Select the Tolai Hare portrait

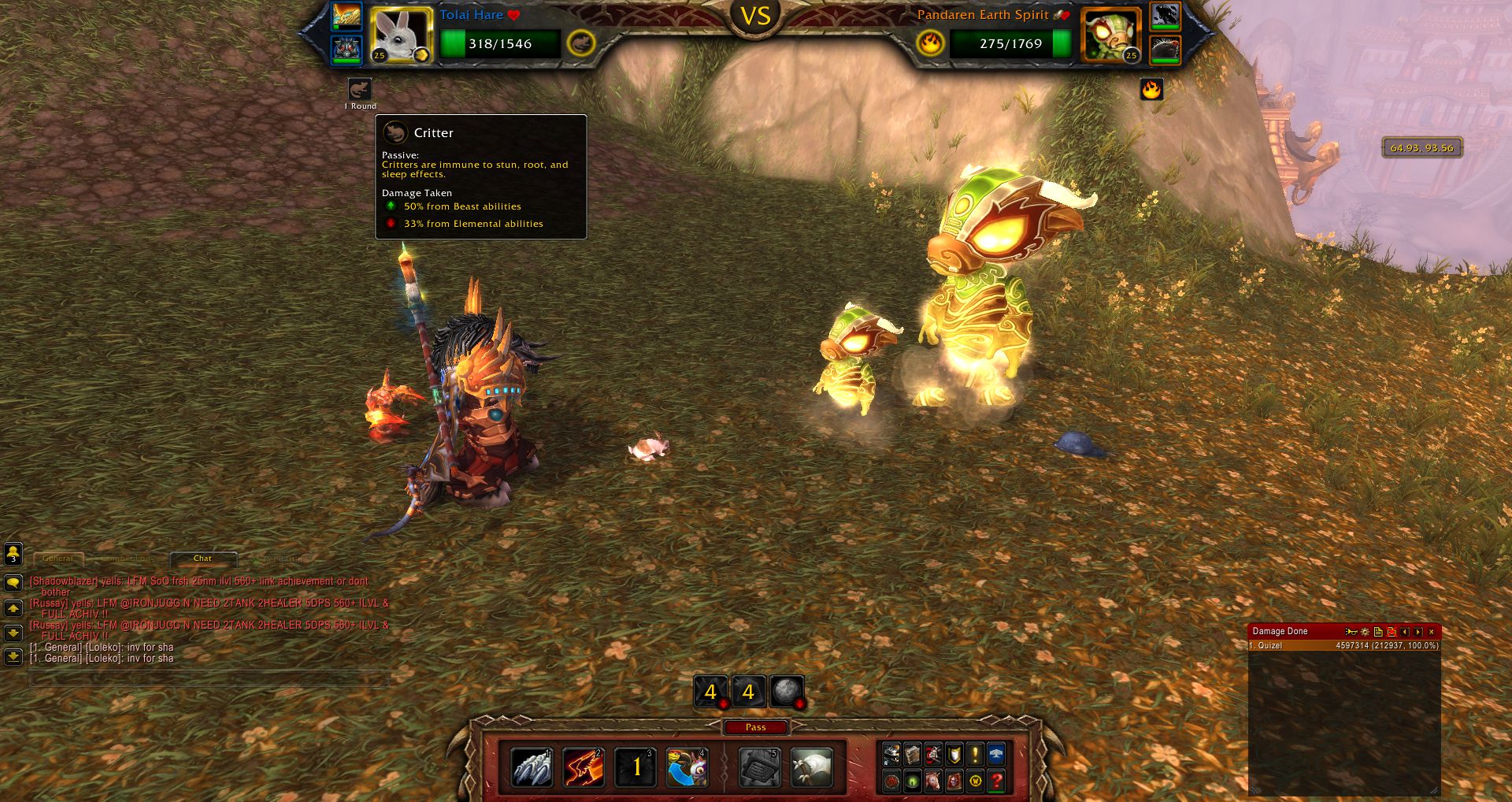pos(401,35)
